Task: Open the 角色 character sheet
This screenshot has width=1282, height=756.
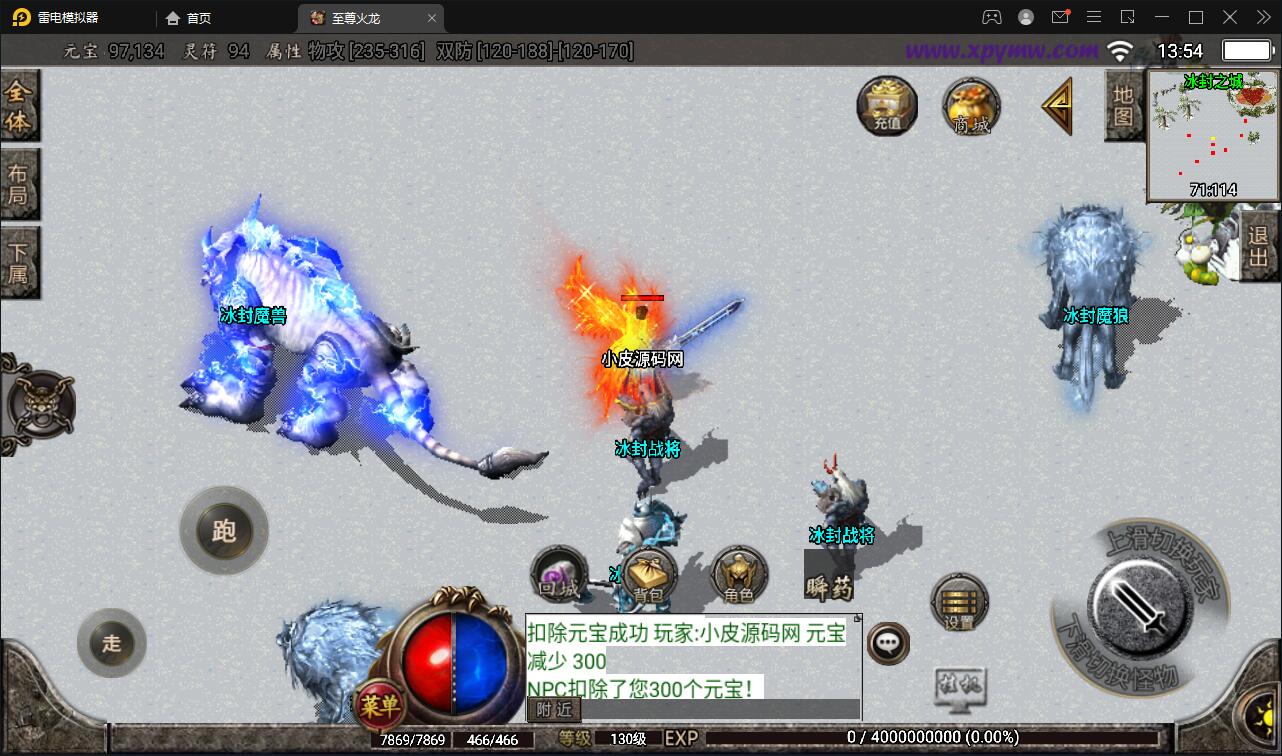Action: coord(739,577)
